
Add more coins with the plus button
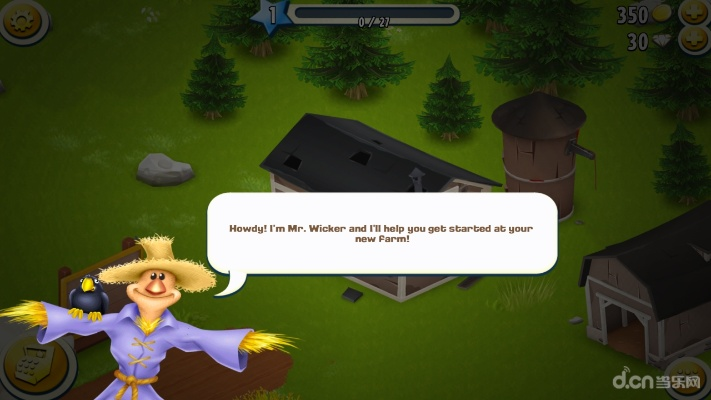(694, 14)
